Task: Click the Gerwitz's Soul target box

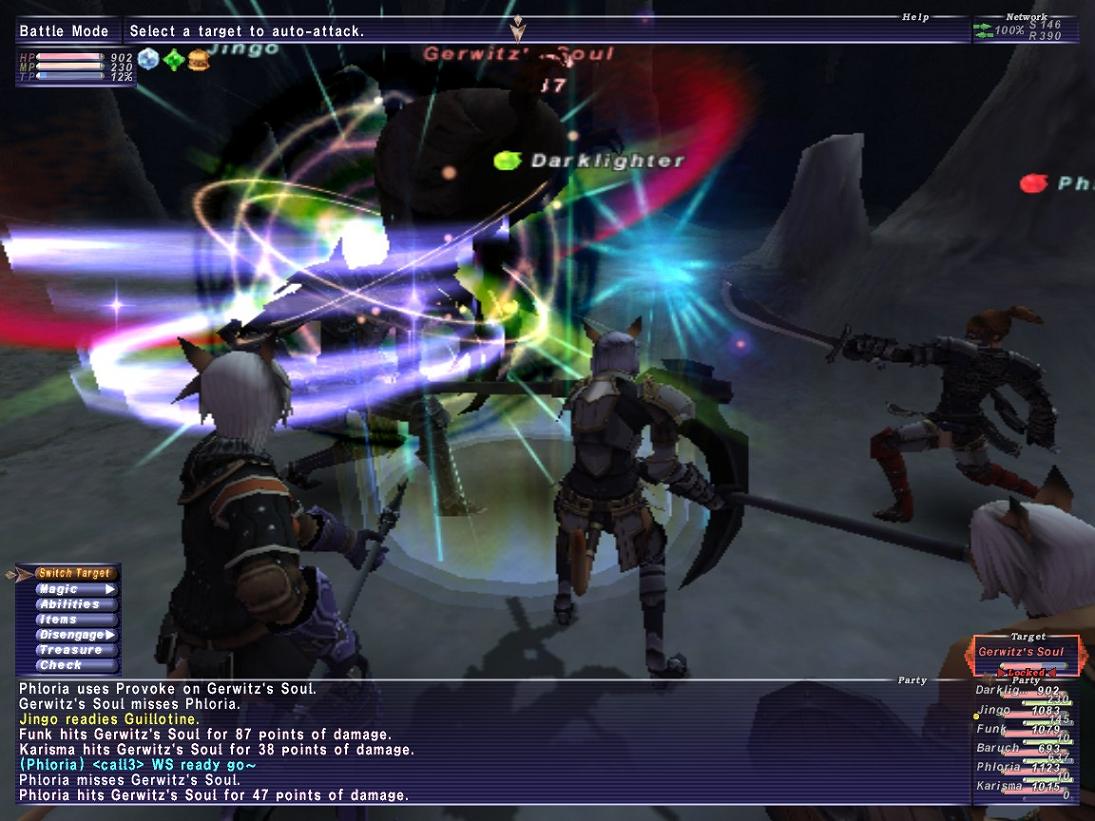Action: [1021, 653]
